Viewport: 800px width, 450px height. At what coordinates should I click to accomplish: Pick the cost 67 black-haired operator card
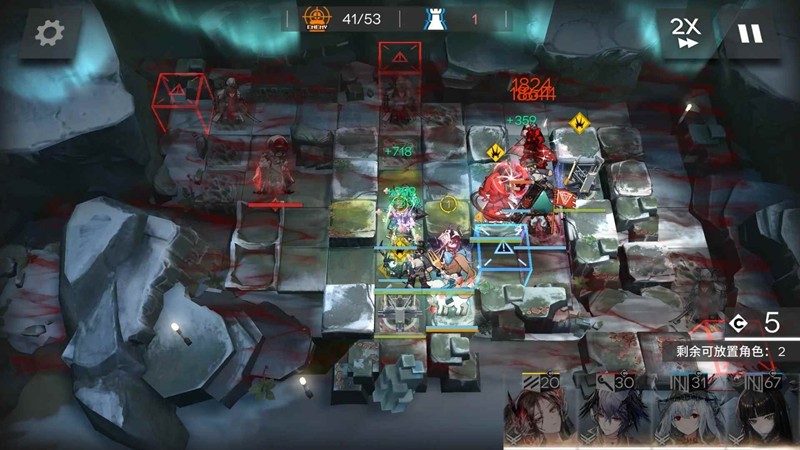764,410
